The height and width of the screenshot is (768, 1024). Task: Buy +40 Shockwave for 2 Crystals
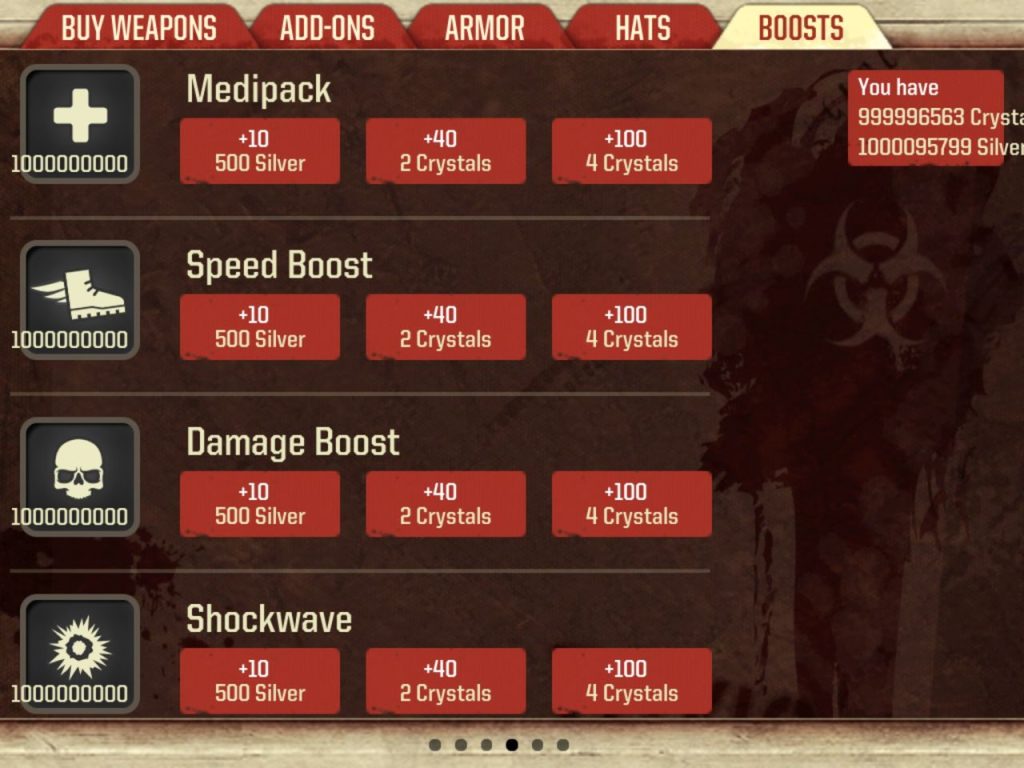[445, 681]
